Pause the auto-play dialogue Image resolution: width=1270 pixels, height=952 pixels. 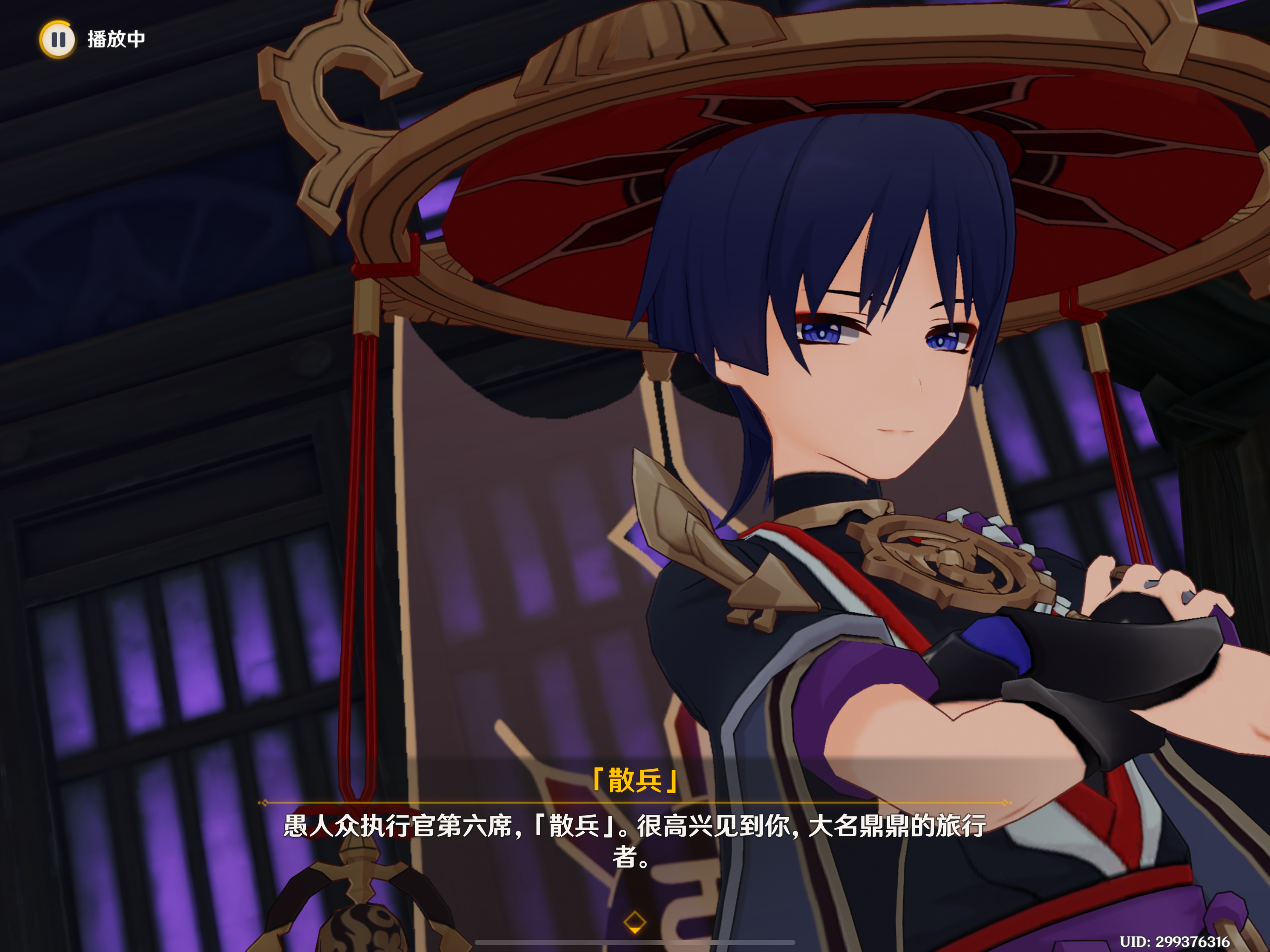click(58, 39)
